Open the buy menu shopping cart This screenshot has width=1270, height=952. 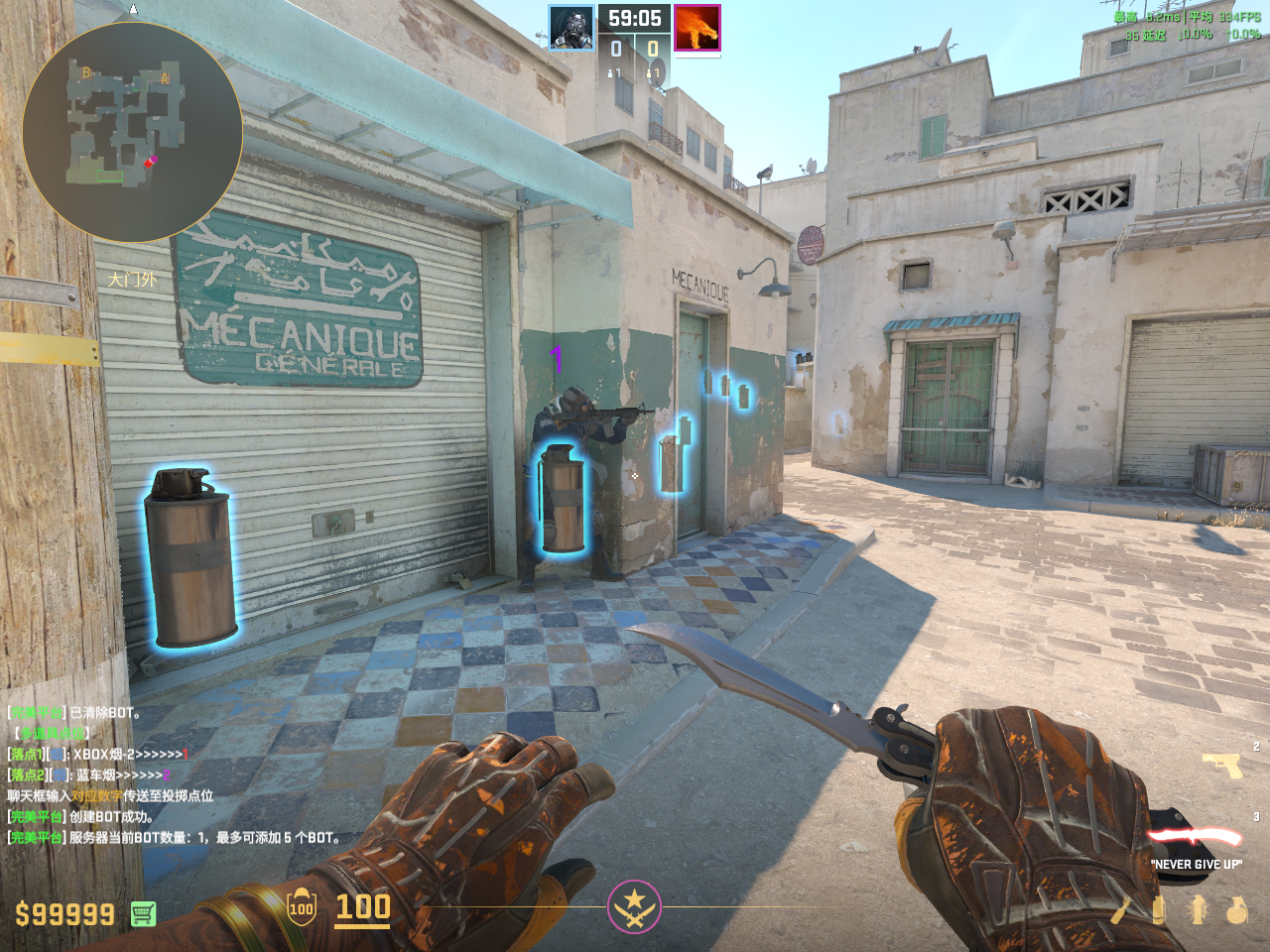(143, 913)
